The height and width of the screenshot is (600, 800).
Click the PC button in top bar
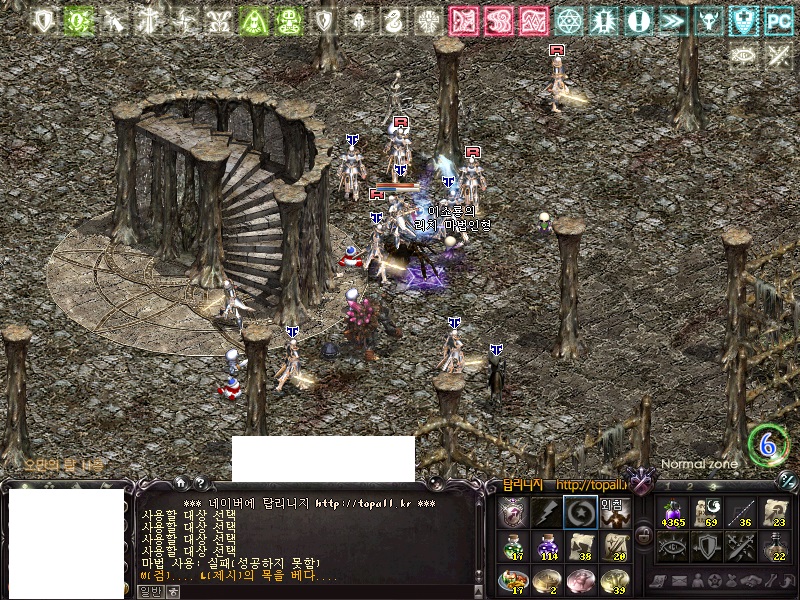coord(777,20)
